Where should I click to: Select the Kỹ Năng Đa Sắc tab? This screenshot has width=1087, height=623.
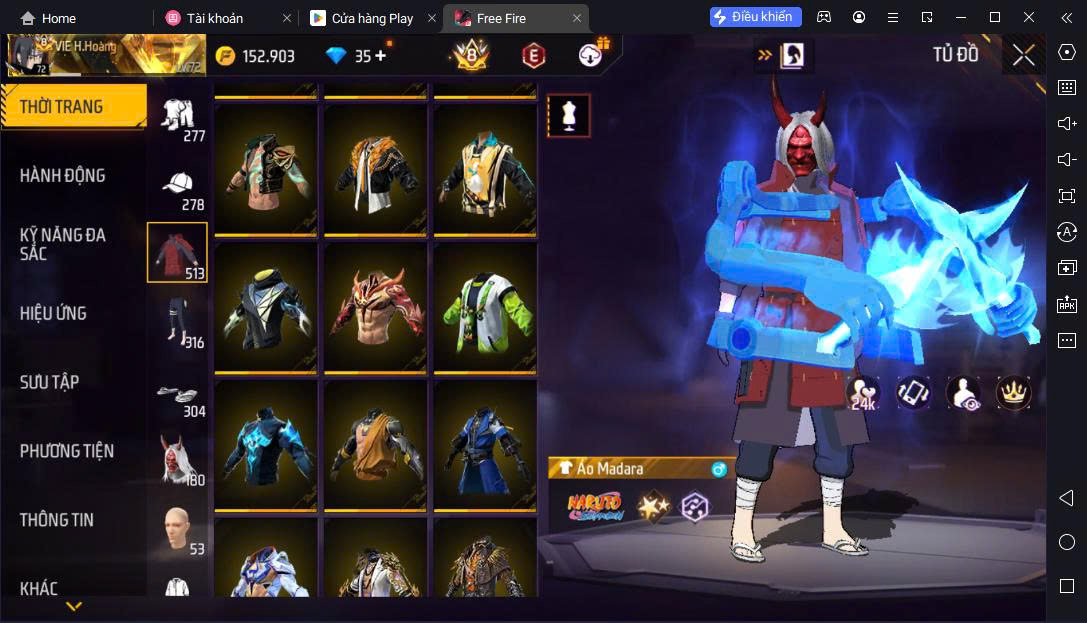point(62,244)
